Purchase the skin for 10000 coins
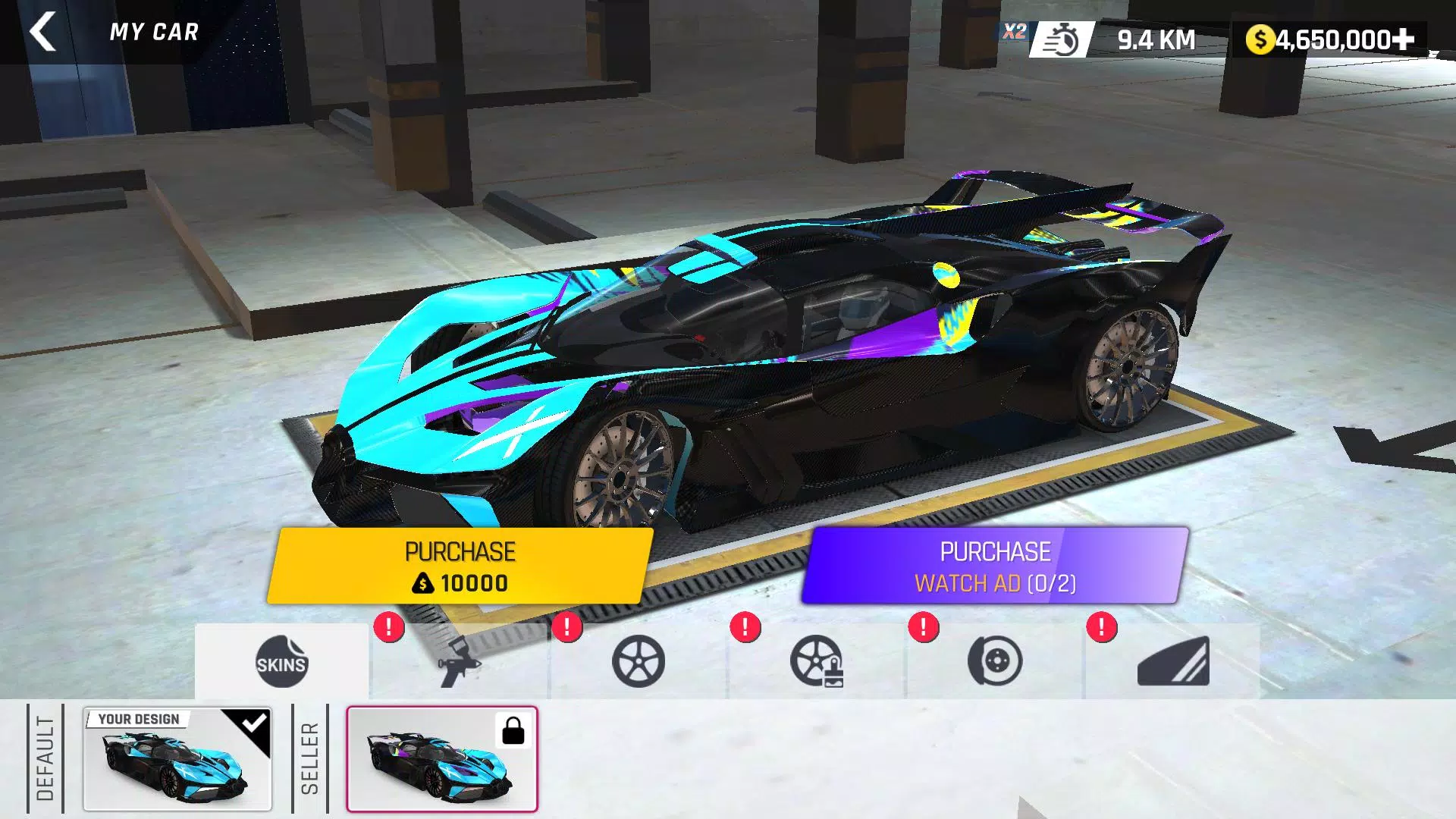Screen dimensions: 1456x819 click(x=460, y=566)
